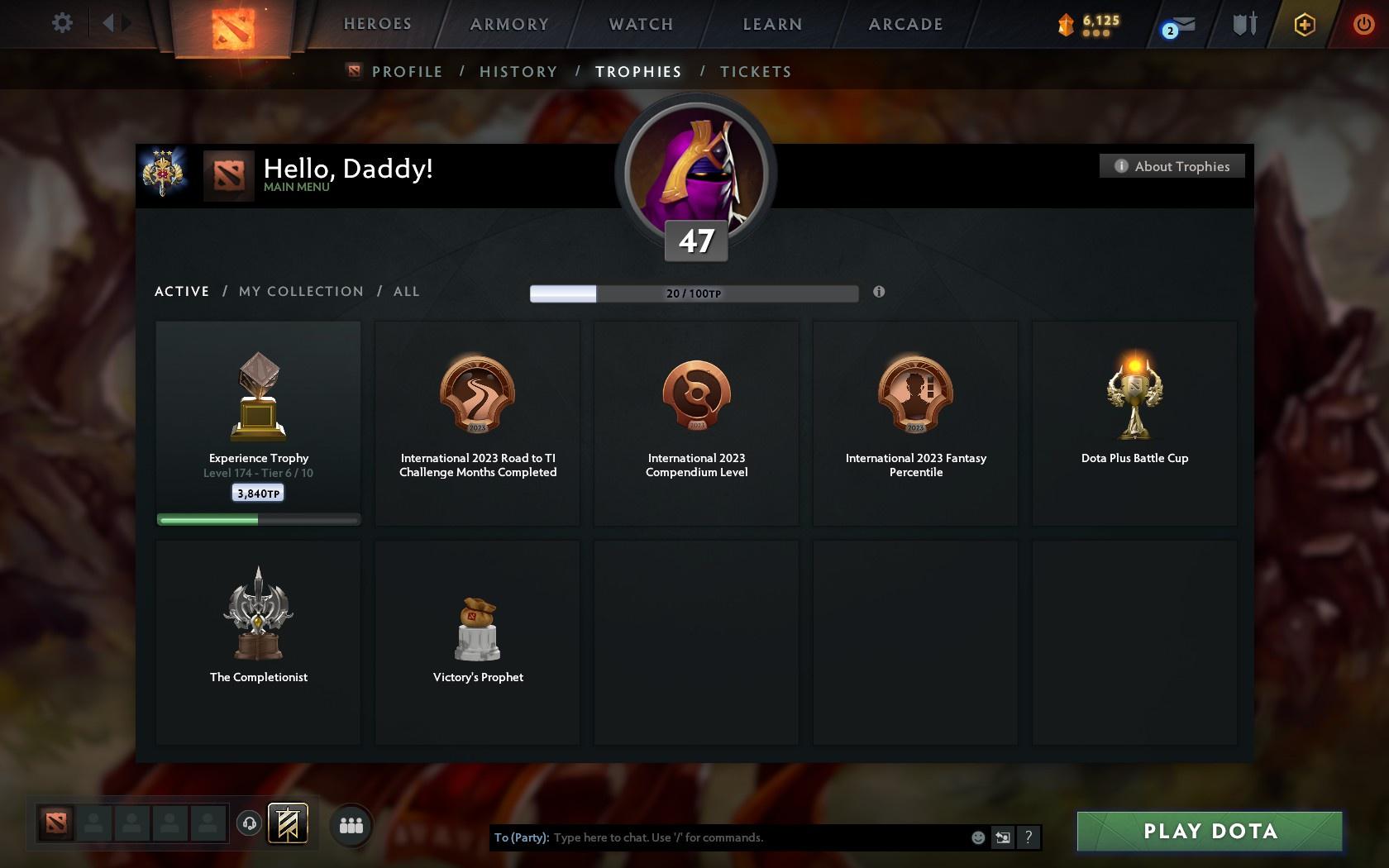Click the info icon beside the TP progress bar
The image size is (1389, 868).
879,292
